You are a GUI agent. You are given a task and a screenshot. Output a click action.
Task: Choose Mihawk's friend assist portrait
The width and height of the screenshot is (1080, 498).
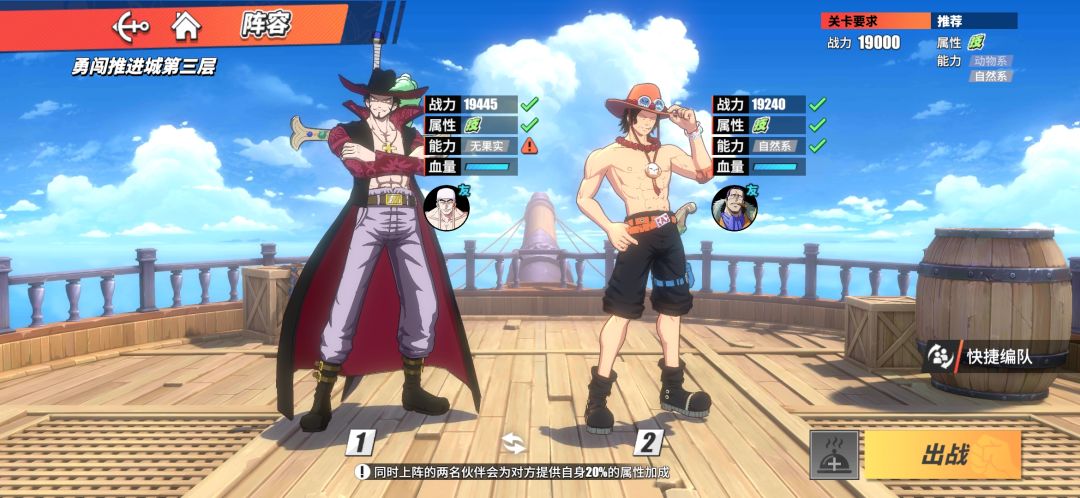[445, 205]
